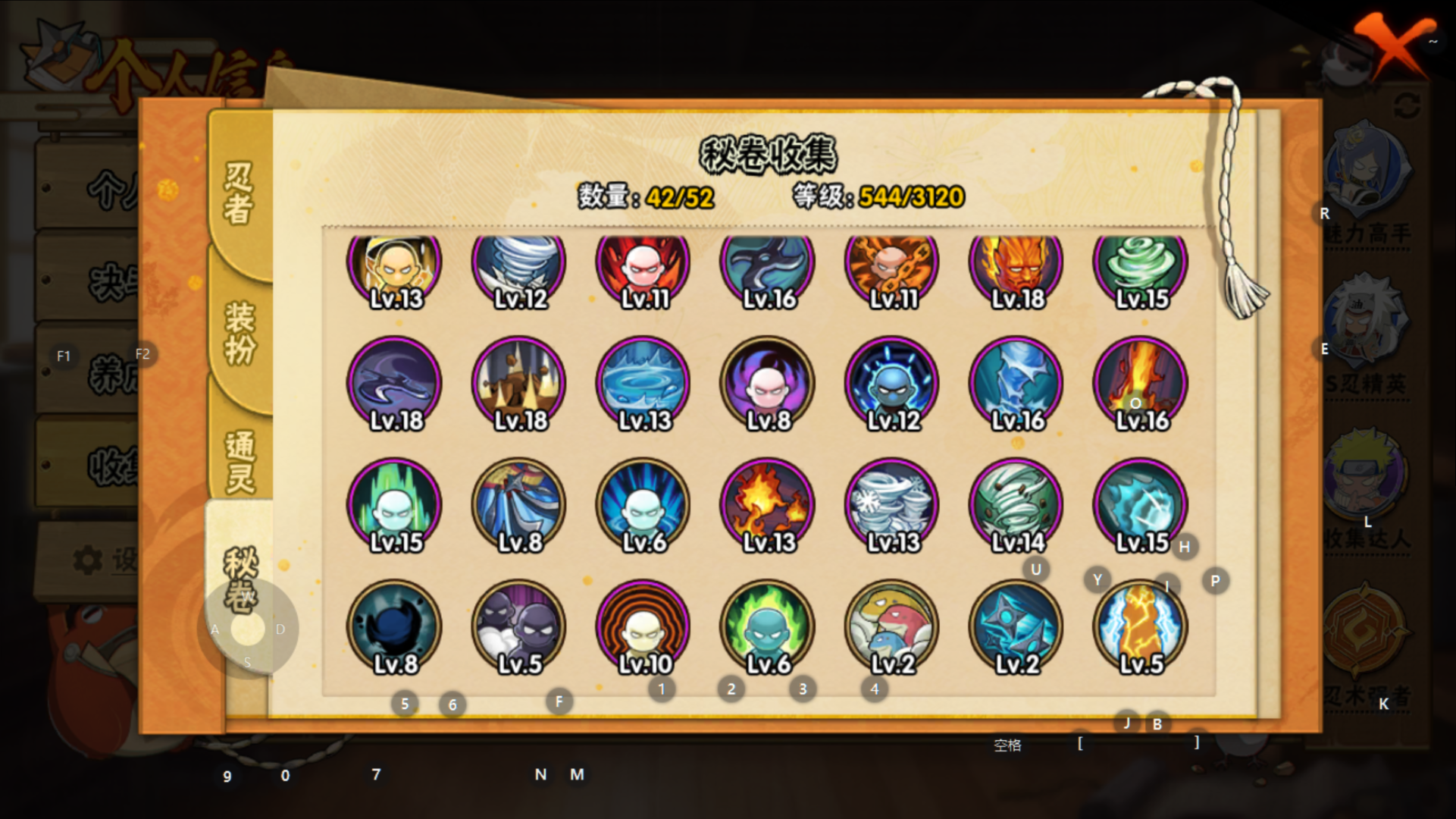Open the 装扮 tab
Screen dimensions: 1456x819
click(239, 332)
